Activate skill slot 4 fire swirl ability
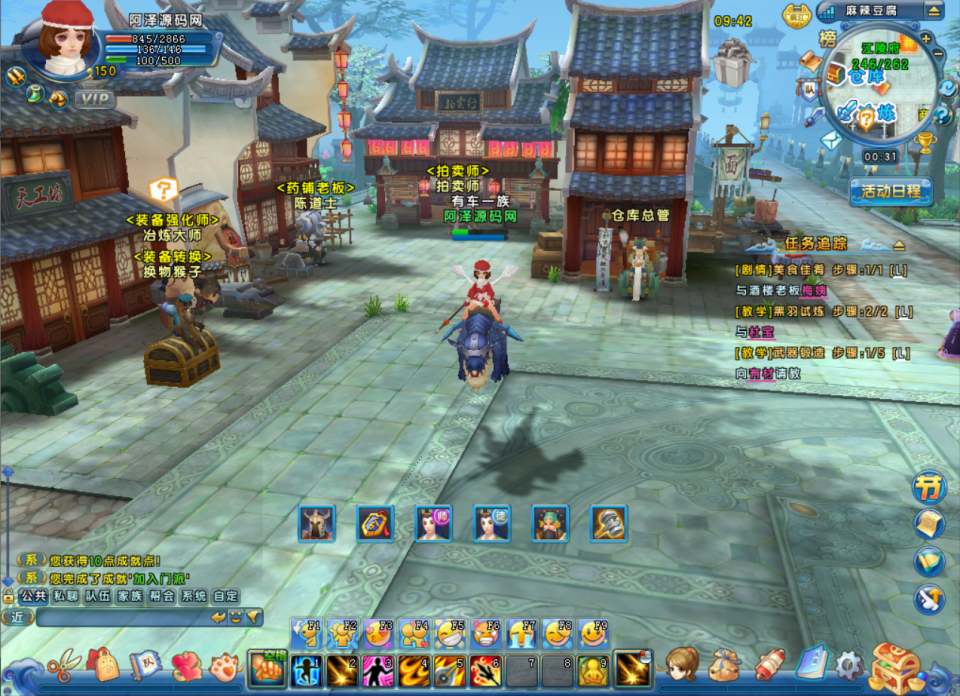960x696 pixels. (x=413, y=669)
